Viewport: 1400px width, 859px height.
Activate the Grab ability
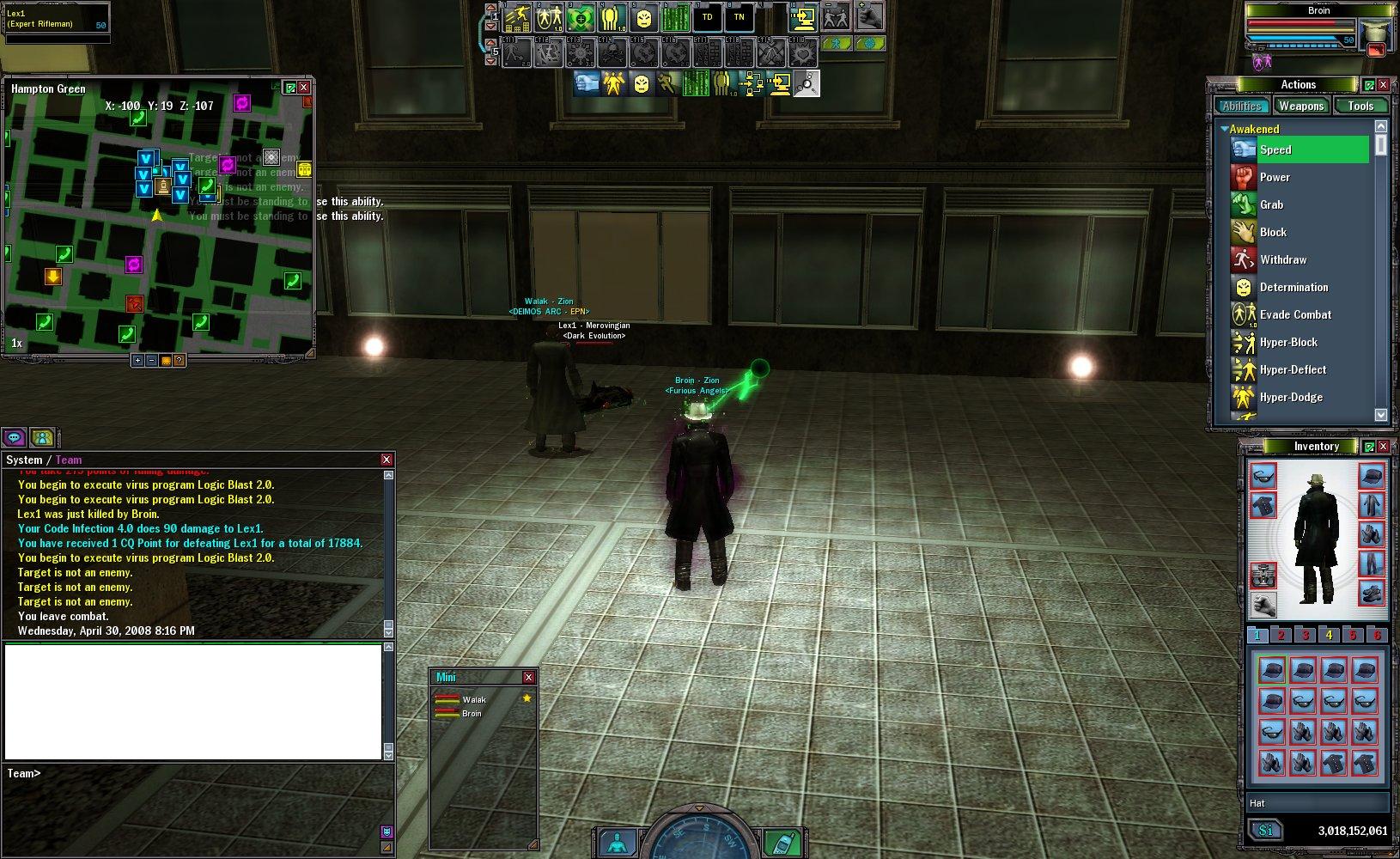(1271, 204)
